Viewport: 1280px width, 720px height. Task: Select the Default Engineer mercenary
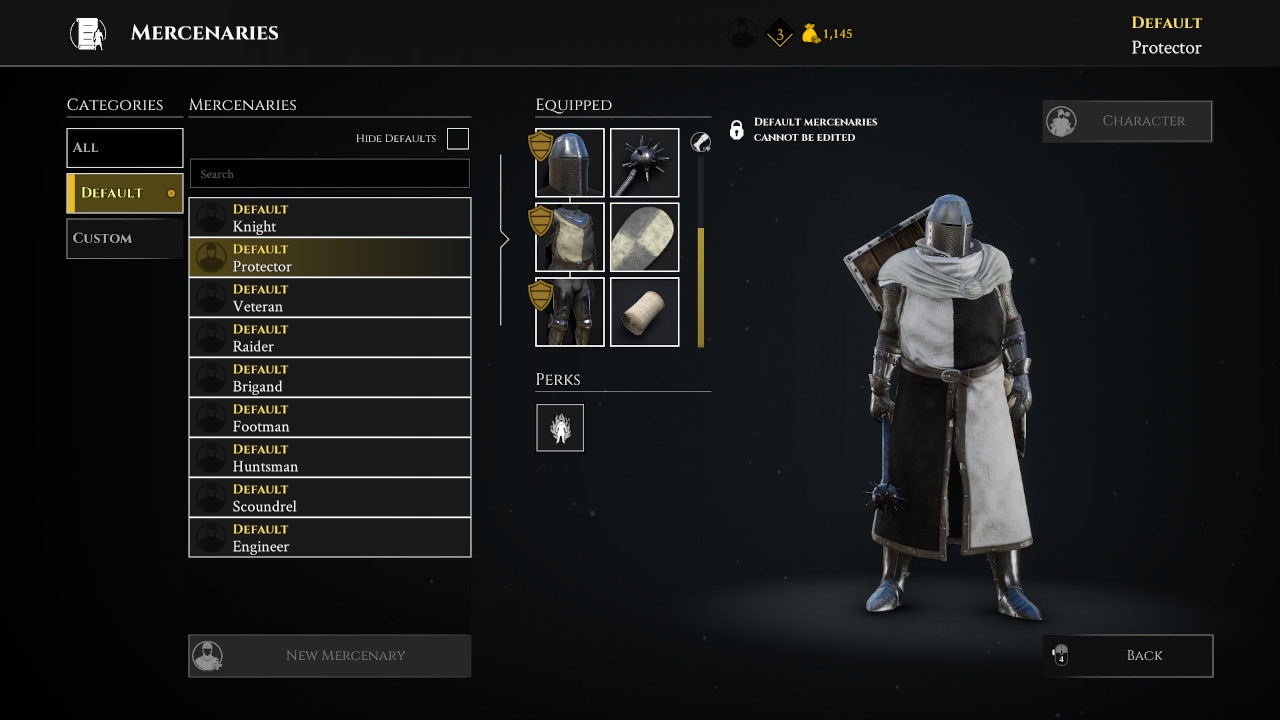pos(330,538)
